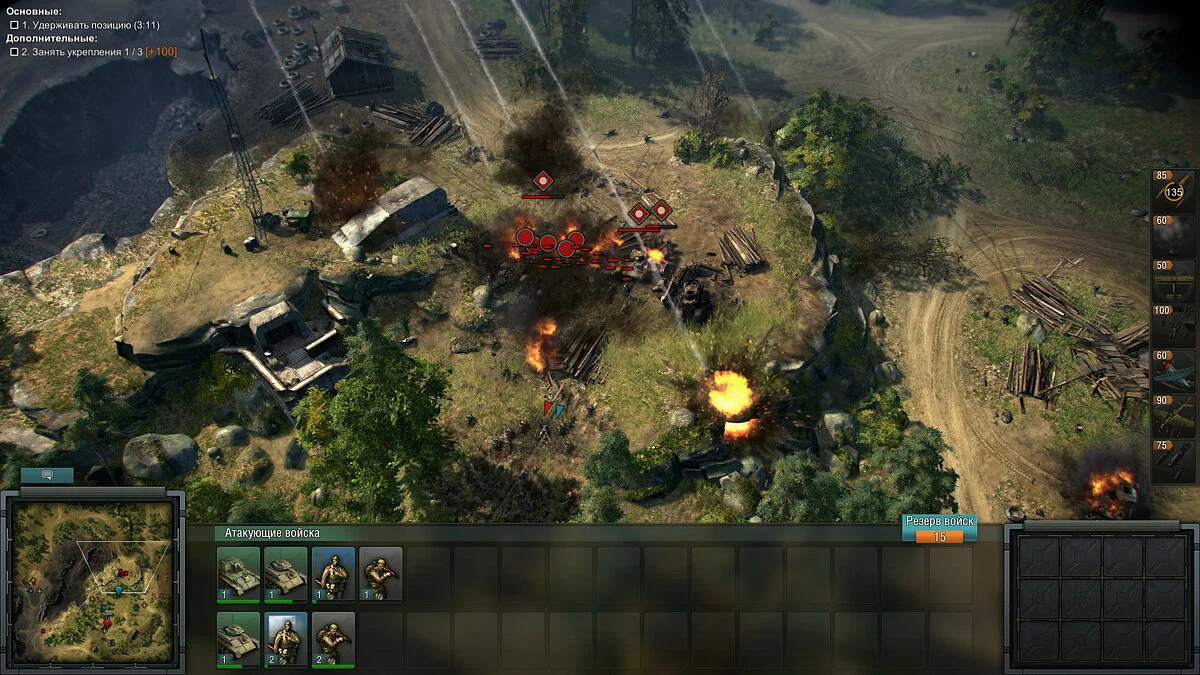1200x675 pixels.
Task: Click the "Резерв войск" reserve button
Action: coord(939,528)
